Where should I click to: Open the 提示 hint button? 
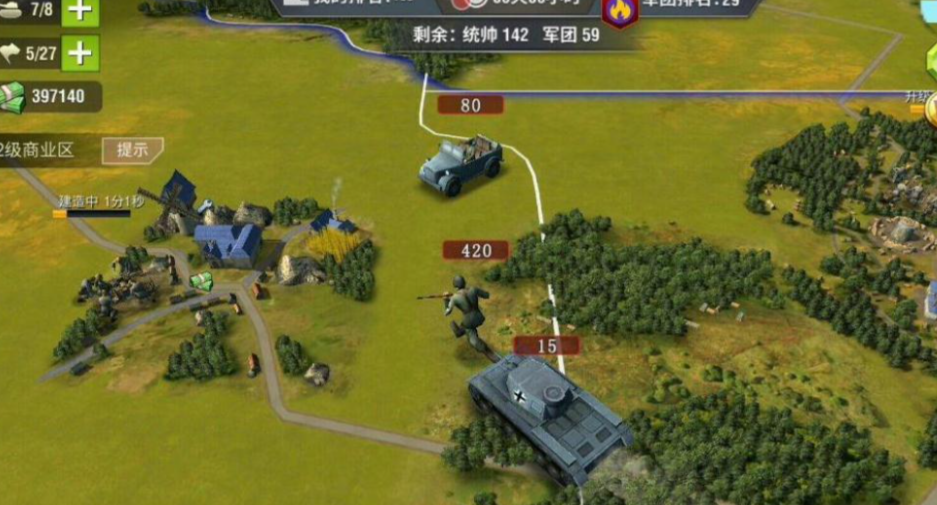click(x=132, y=150)
